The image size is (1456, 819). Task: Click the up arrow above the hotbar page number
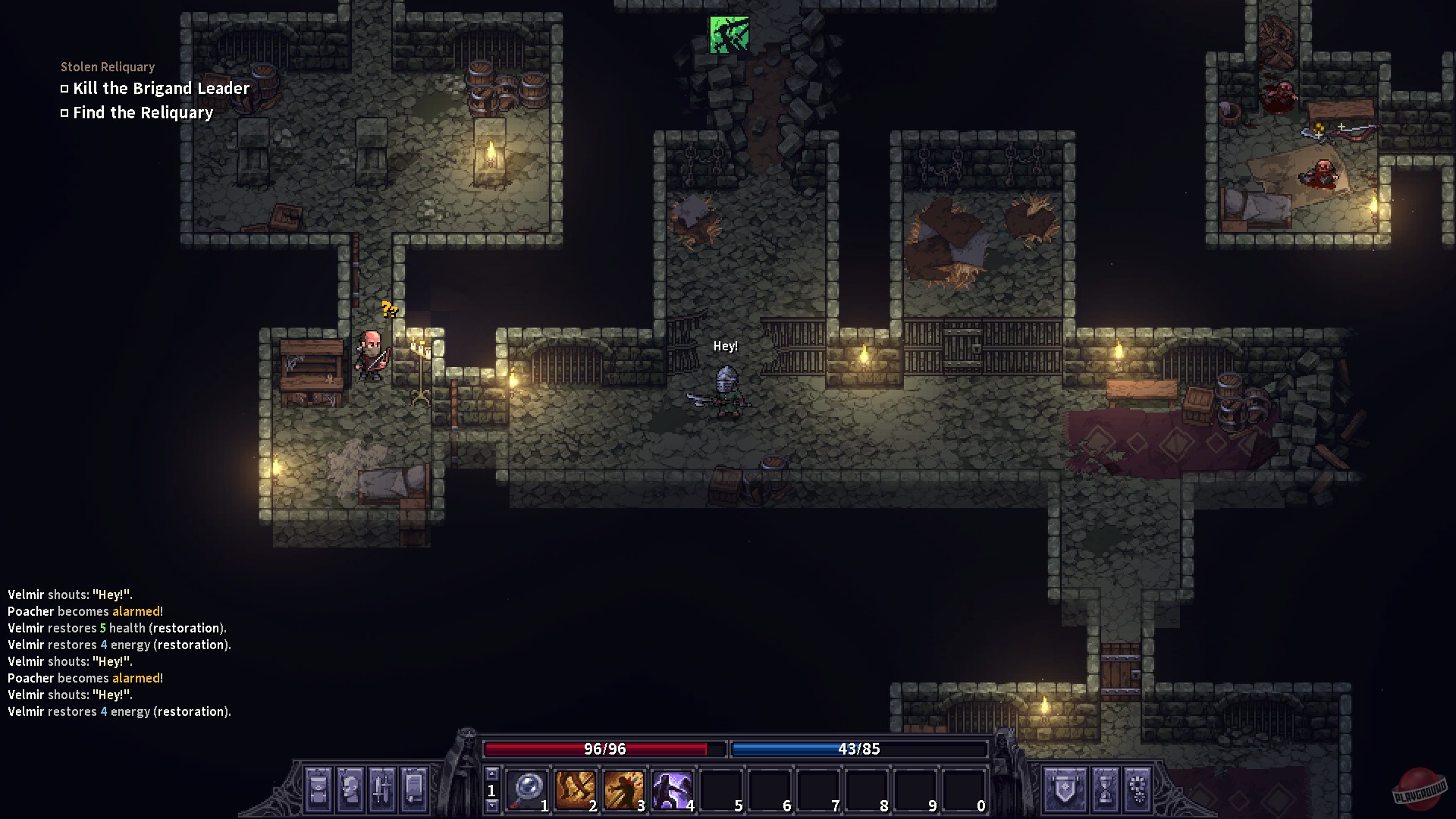tap(492, 773)
